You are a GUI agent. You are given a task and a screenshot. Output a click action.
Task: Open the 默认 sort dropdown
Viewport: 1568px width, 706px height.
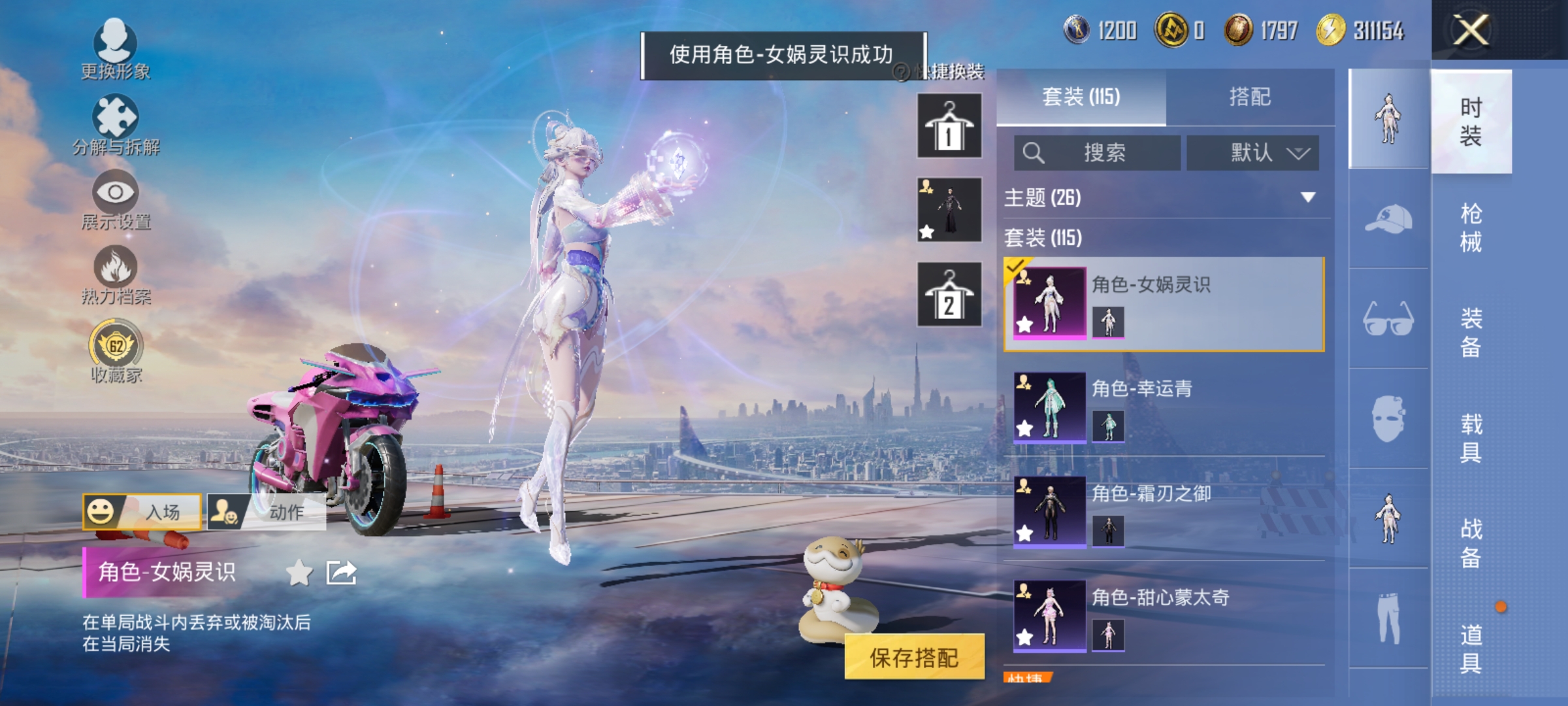coord(1252,153)
